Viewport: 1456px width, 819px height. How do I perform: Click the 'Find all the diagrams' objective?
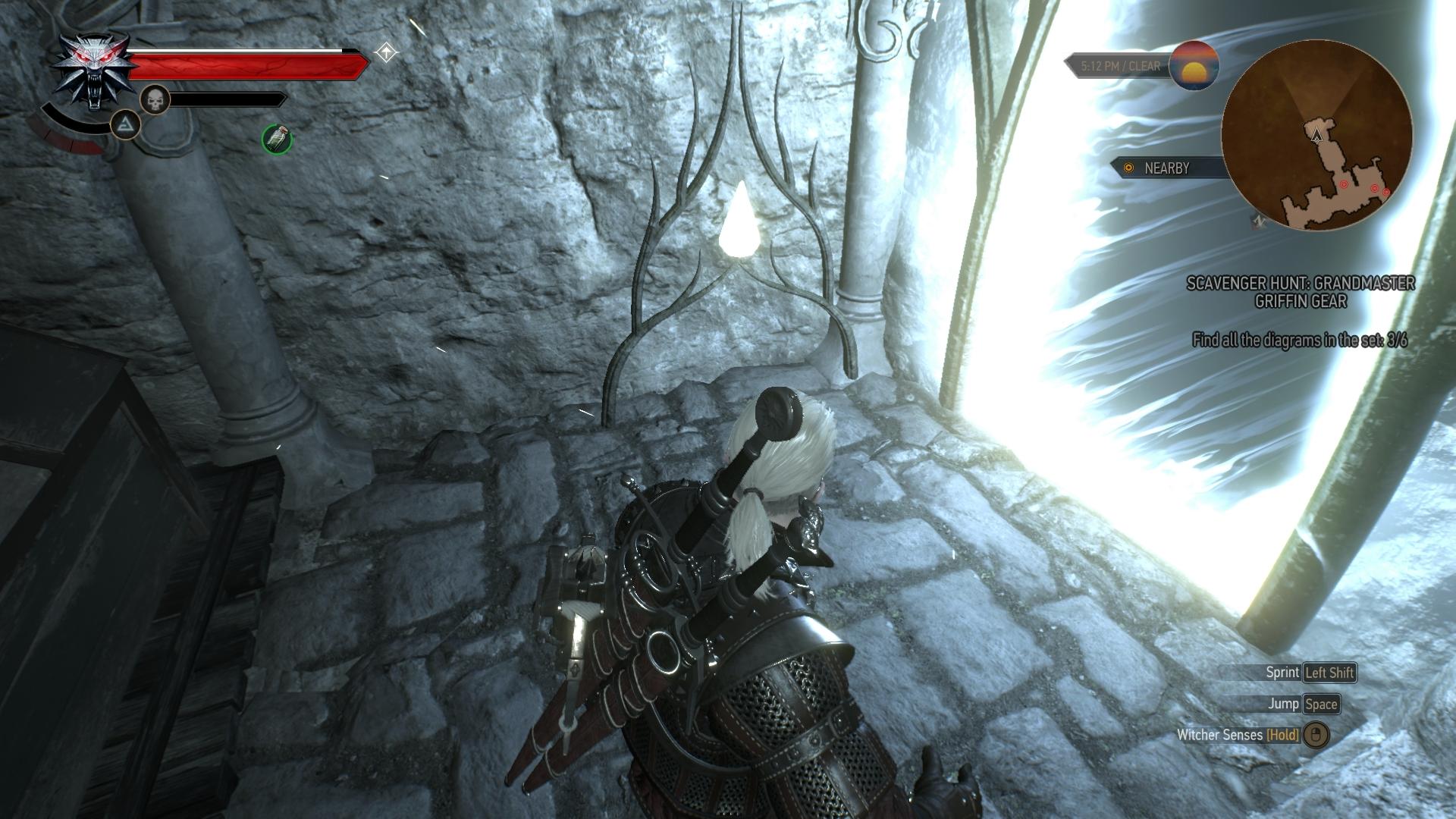pyautogui.click(x=1299, y=340)
